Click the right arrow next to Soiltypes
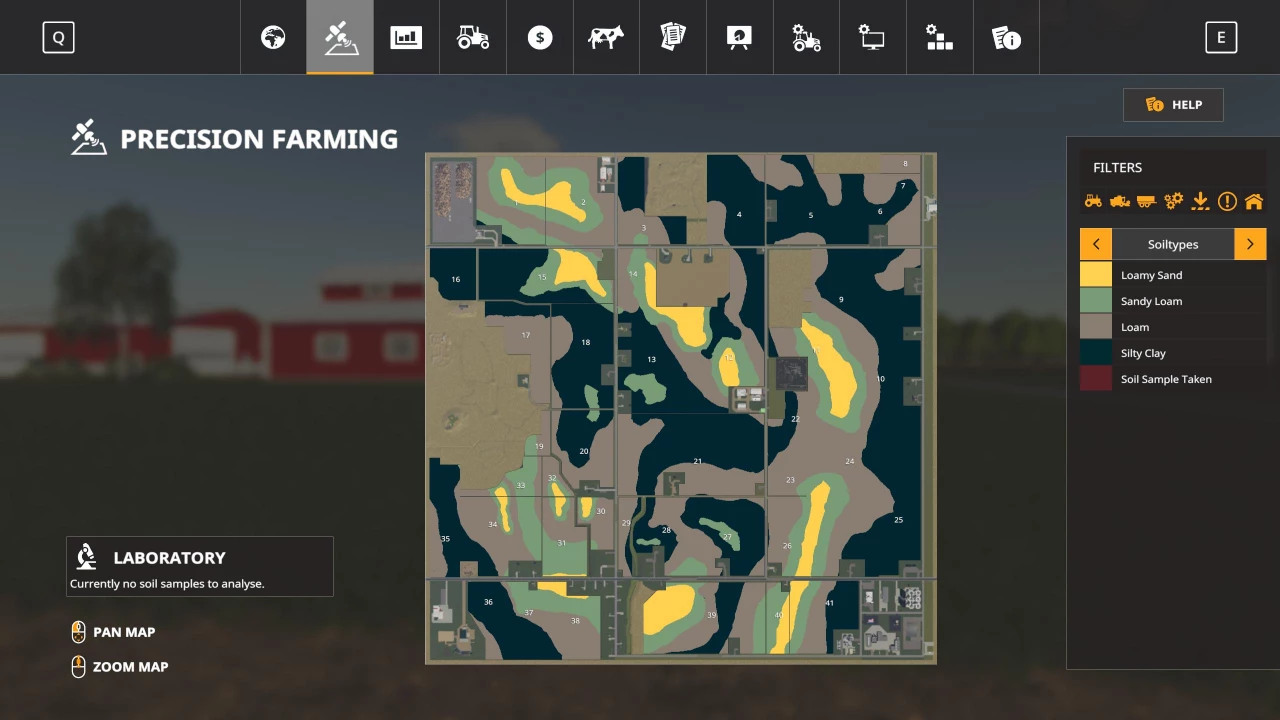Viewport: 1280px width, 720px height. (1250, 244)
